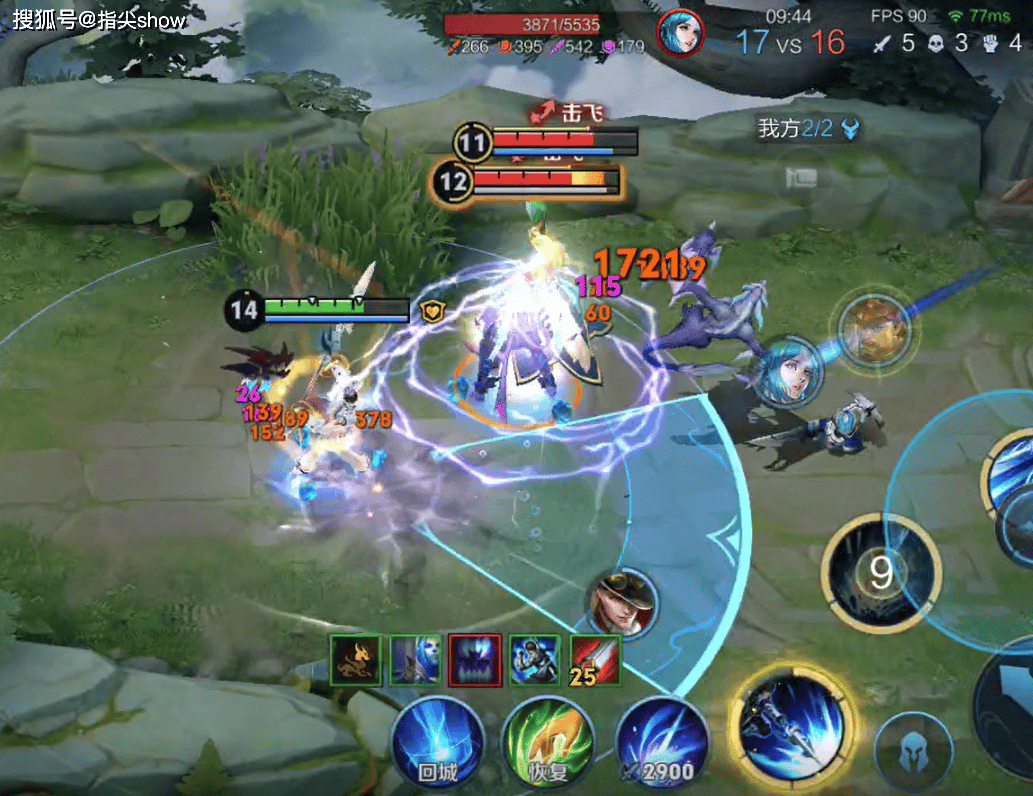
Task: Use the 恢复 restore skill
Action: (548, 743)
